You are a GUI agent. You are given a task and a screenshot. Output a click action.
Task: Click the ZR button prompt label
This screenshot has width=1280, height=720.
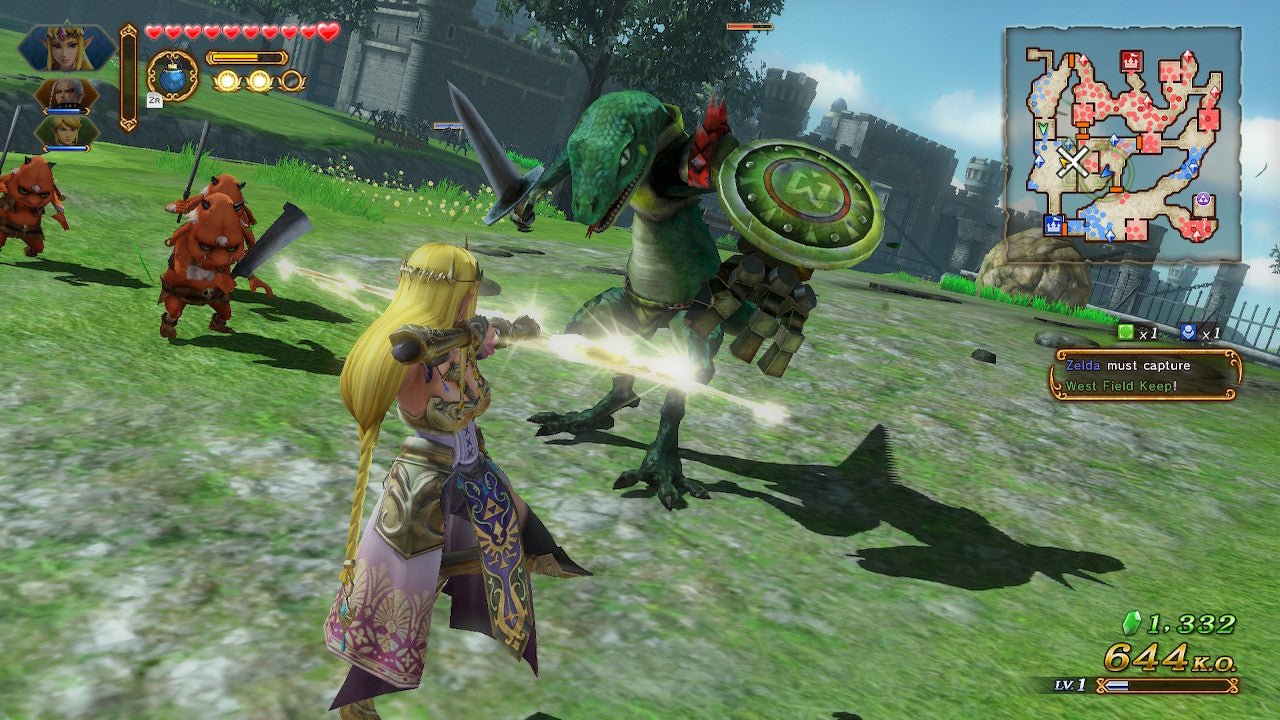point(155,100)
